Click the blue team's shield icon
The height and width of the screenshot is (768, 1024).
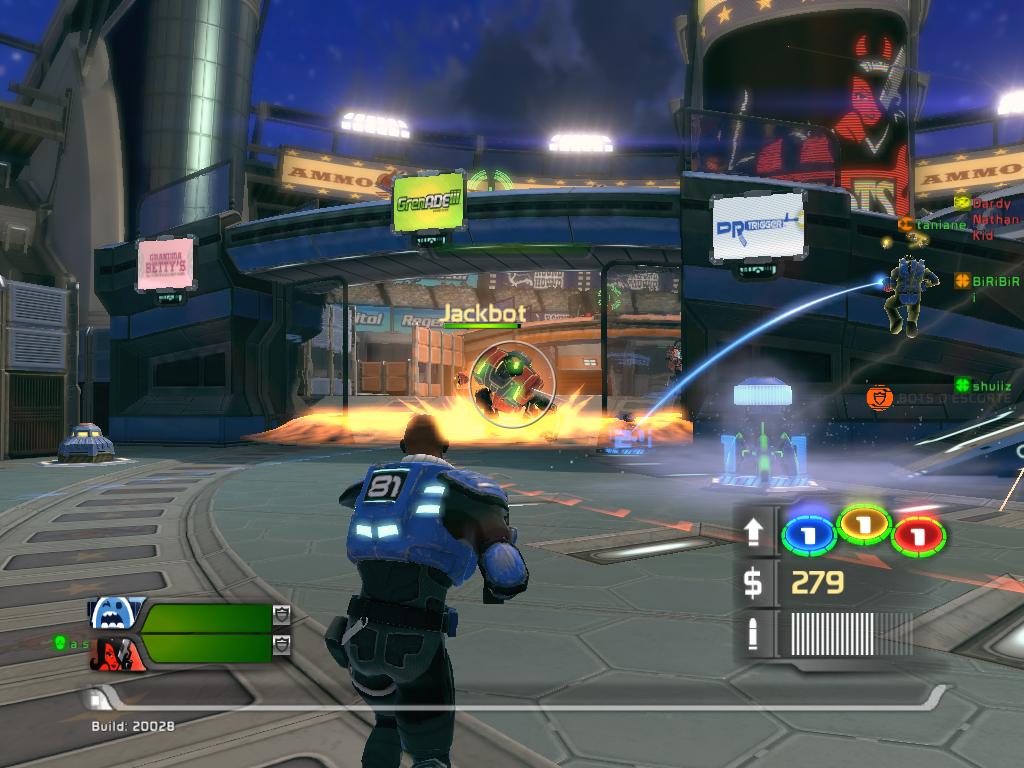coord(281,616)
